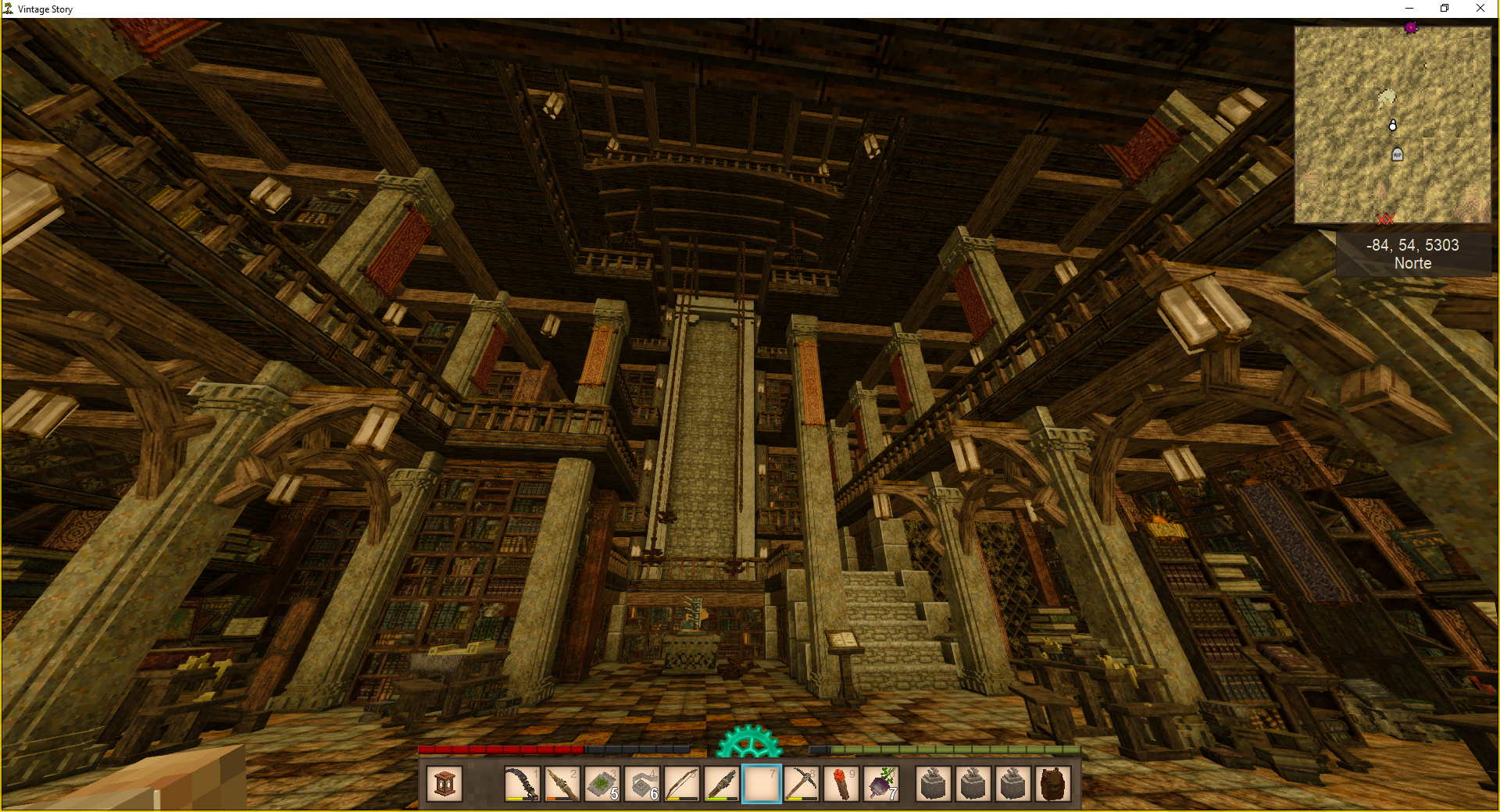Select the curved blade in hotbar slot 1
Image resolution: width=1500 pixels, height=812 pixels.
pos(522,784)
